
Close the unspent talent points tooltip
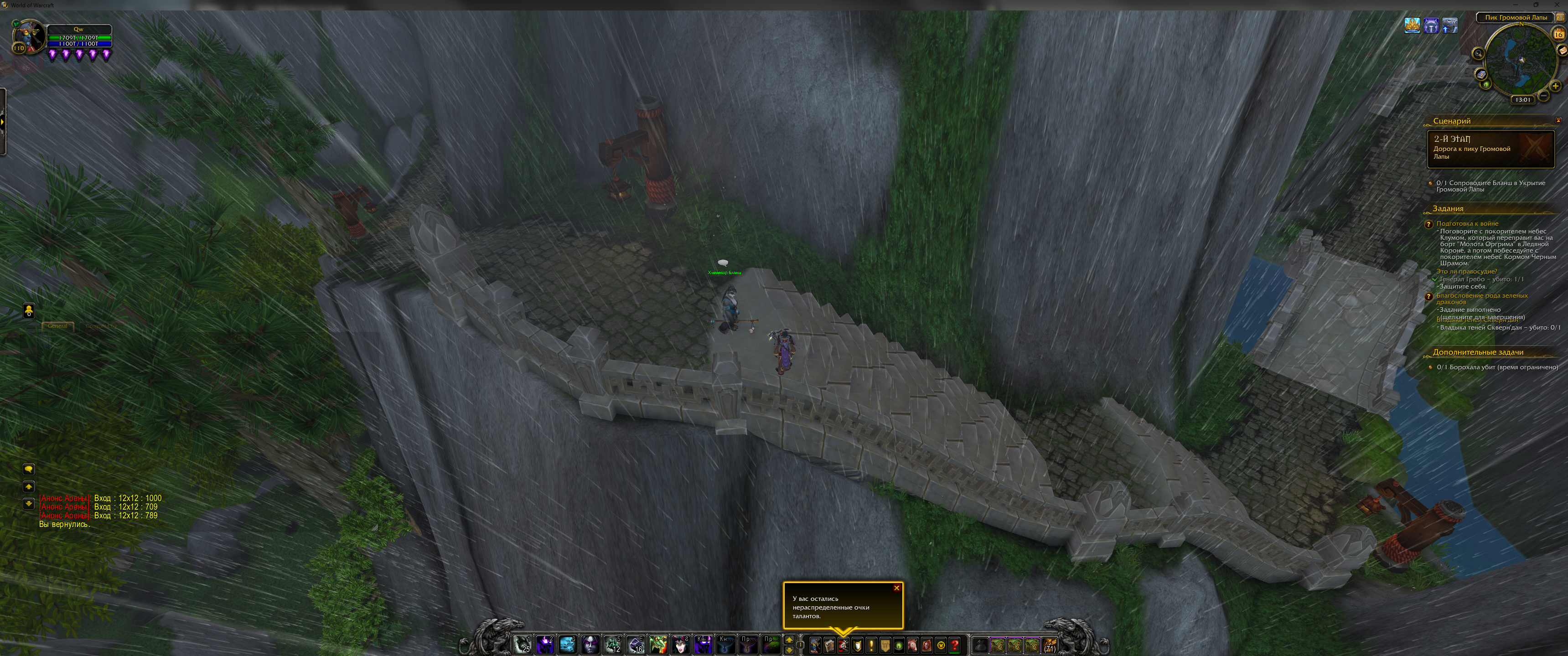coord(896,588)
